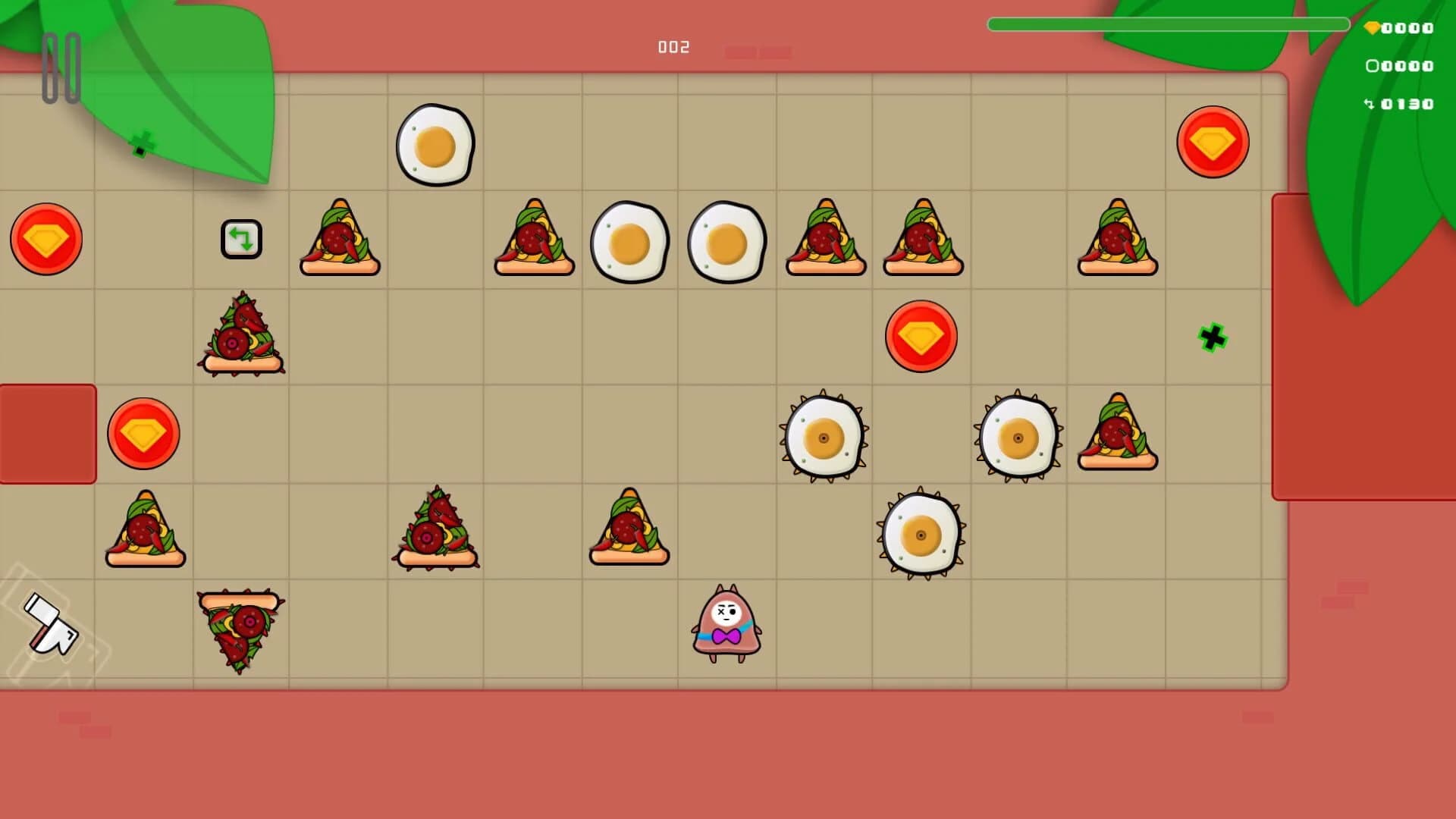The width and height of the screenshot is (1456, 819).
Task: Collect the gem coin near top-right corner
Action: tap(1212, 143)
